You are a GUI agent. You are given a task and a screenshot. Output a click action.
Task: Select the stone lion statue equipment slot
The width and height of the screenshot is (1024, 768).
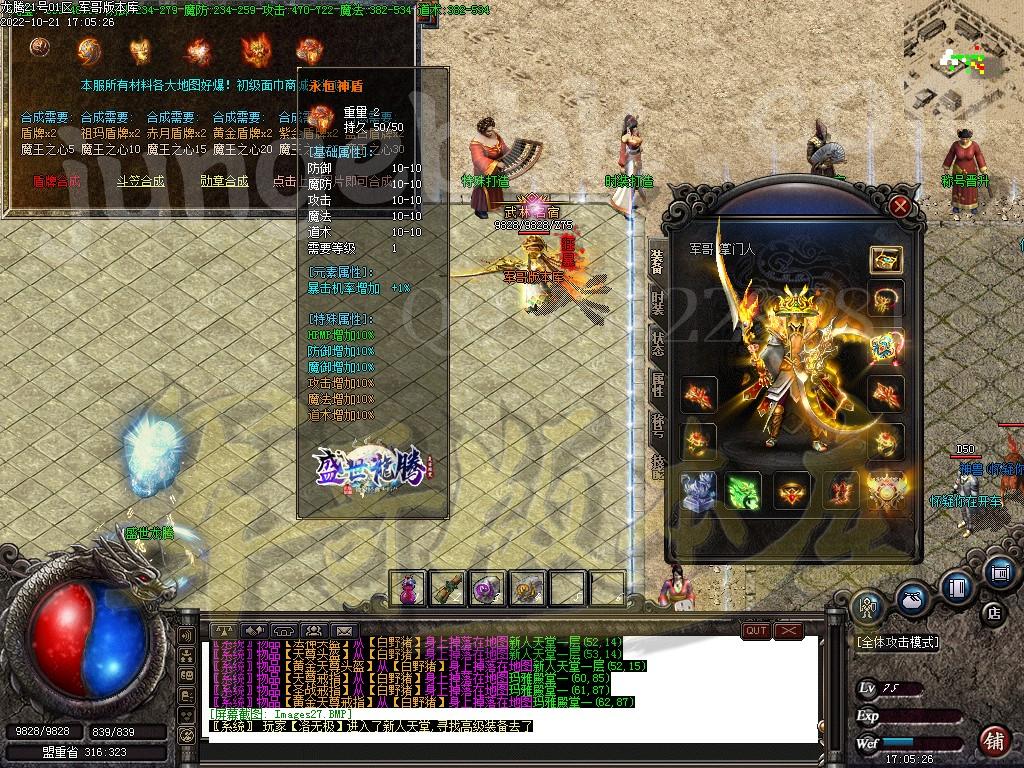coord(699,491)
